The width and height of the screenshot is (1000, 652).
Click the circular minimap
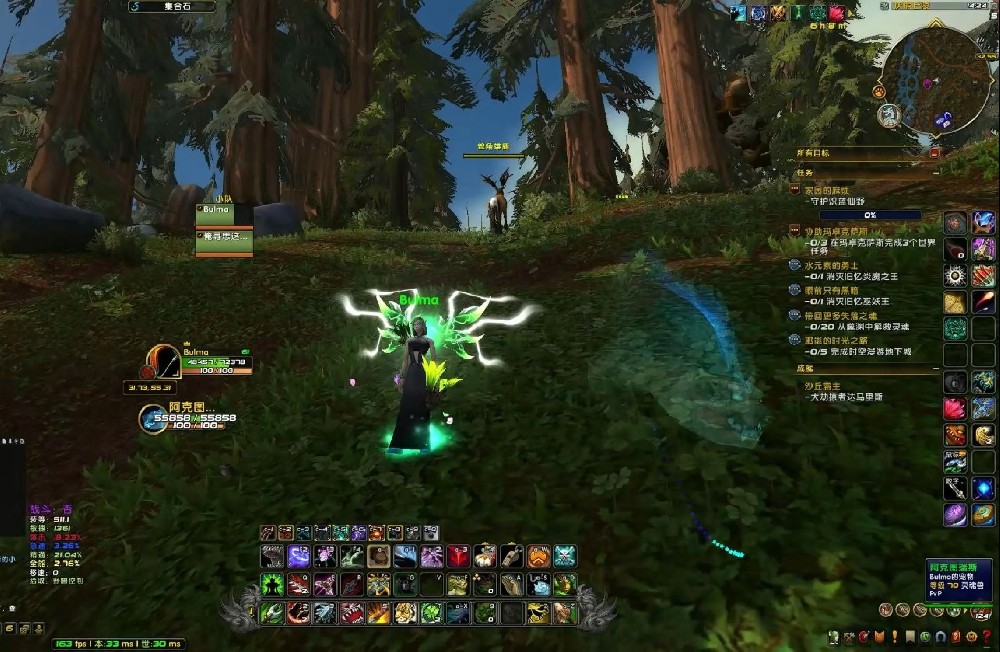(934, 78)
